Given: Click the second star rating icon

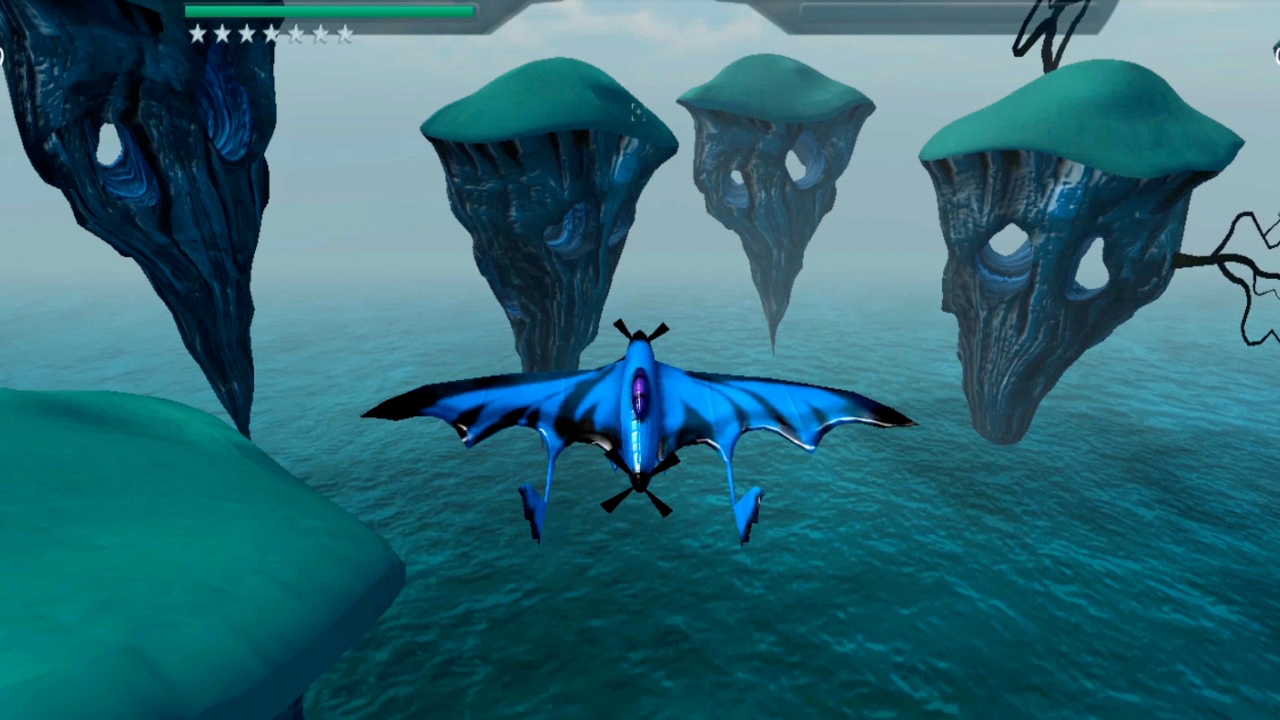Looking at the screenshot, I should (x=222, y=34).
